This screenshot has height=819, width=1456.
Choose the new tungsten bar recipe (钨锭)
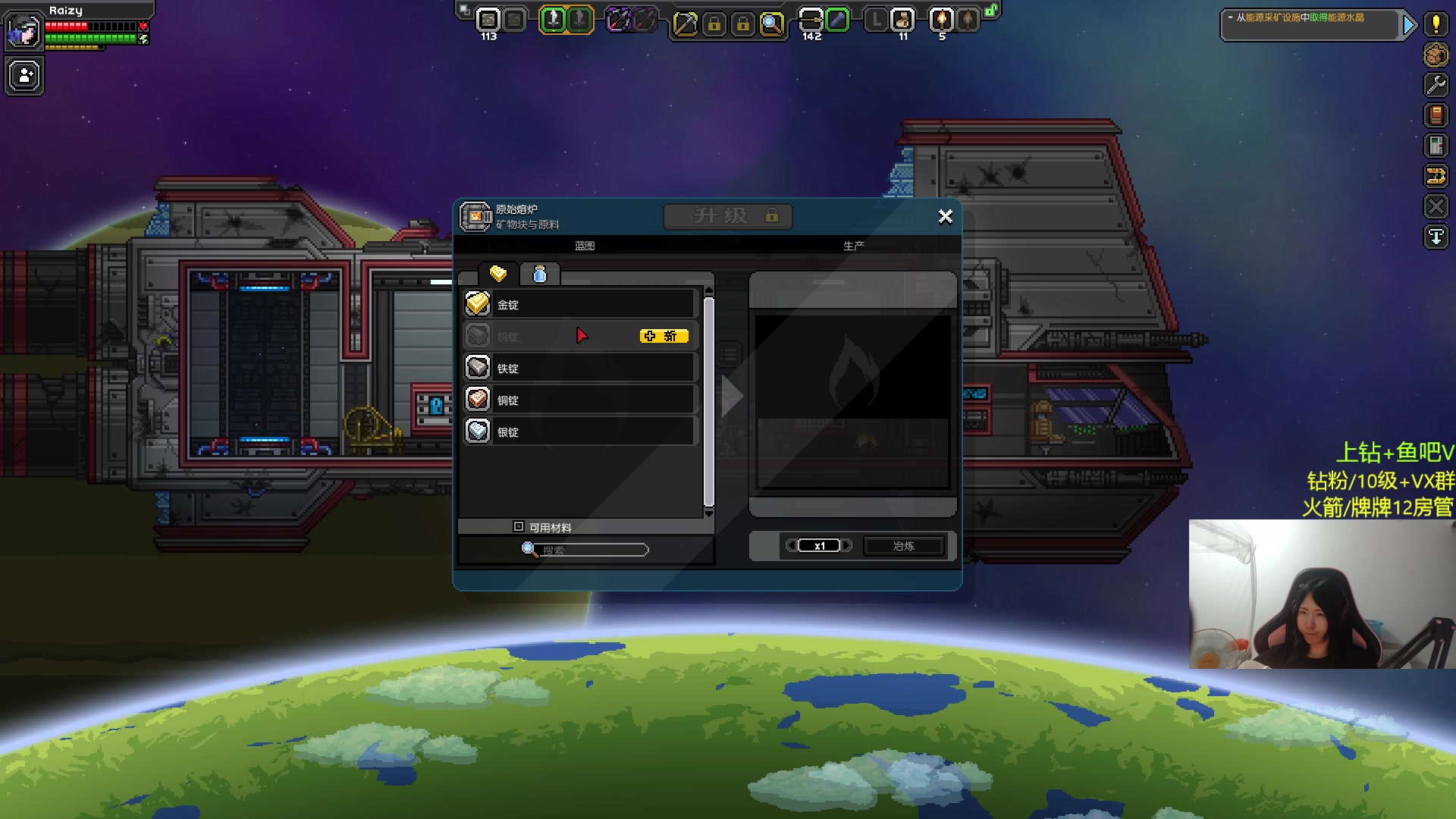pos(580,336)
